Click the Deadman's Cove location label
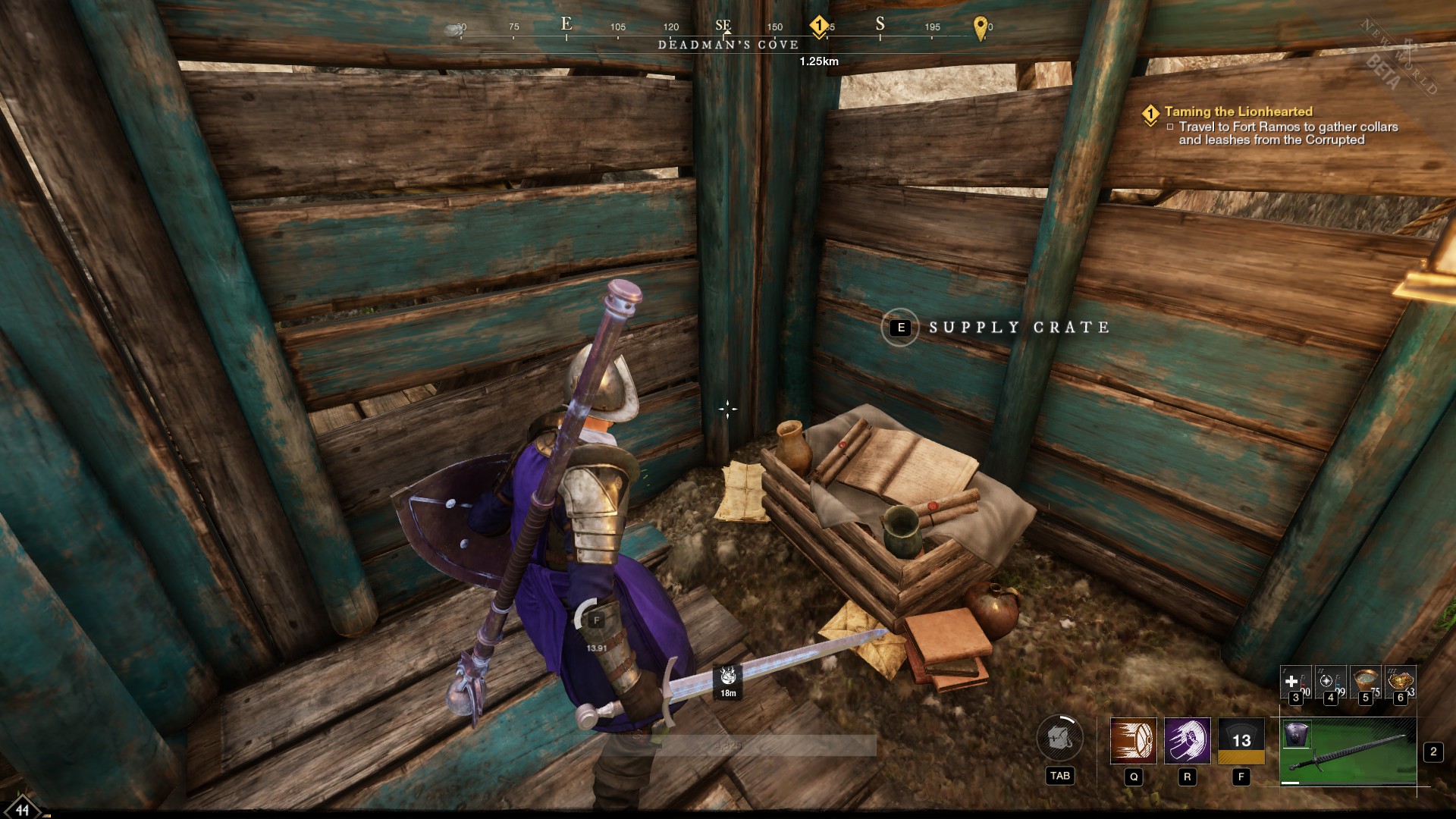 coord(728,45)
